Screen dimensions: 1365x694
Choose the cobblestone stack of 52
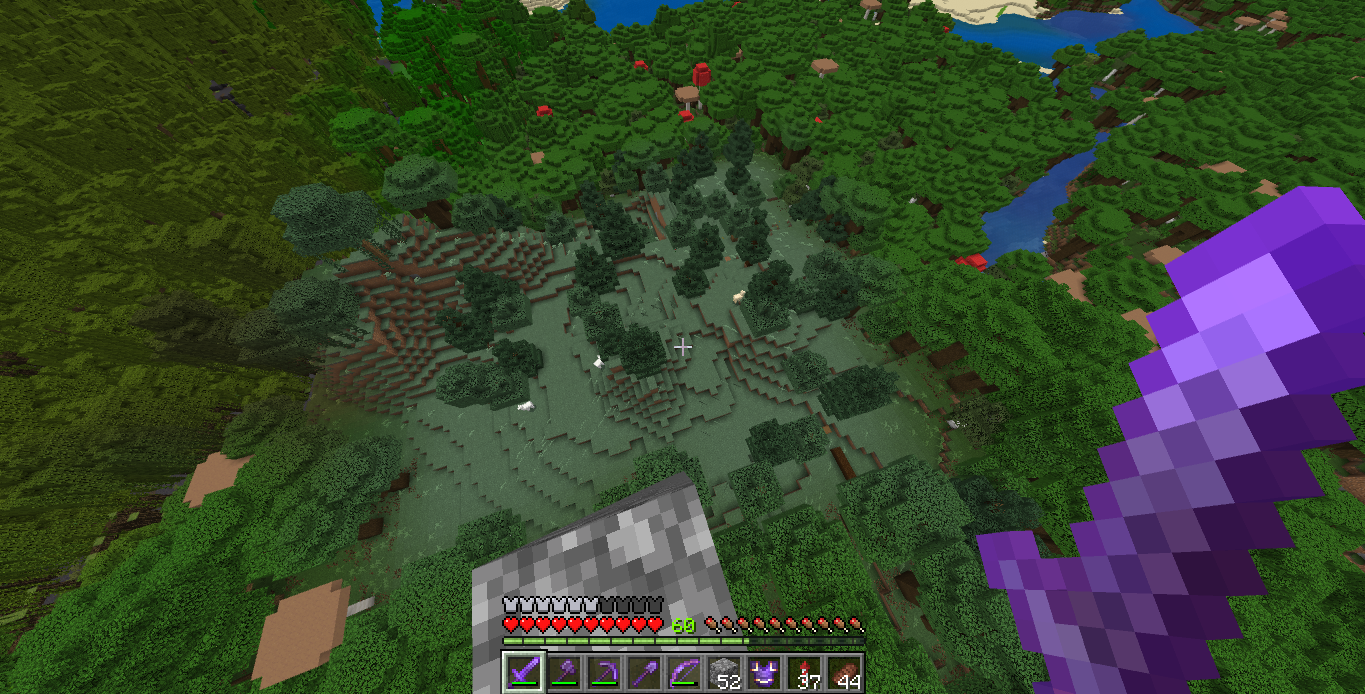(723, 672)
